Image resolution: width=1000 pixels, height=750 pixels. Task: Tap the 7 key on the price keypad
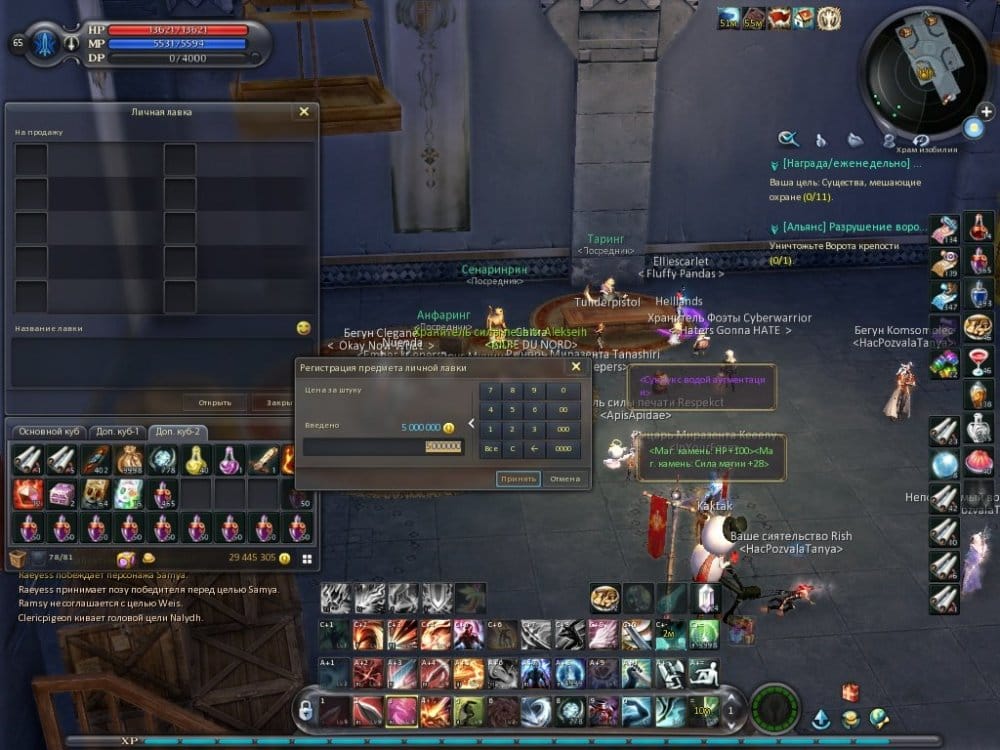click(490, 390)
